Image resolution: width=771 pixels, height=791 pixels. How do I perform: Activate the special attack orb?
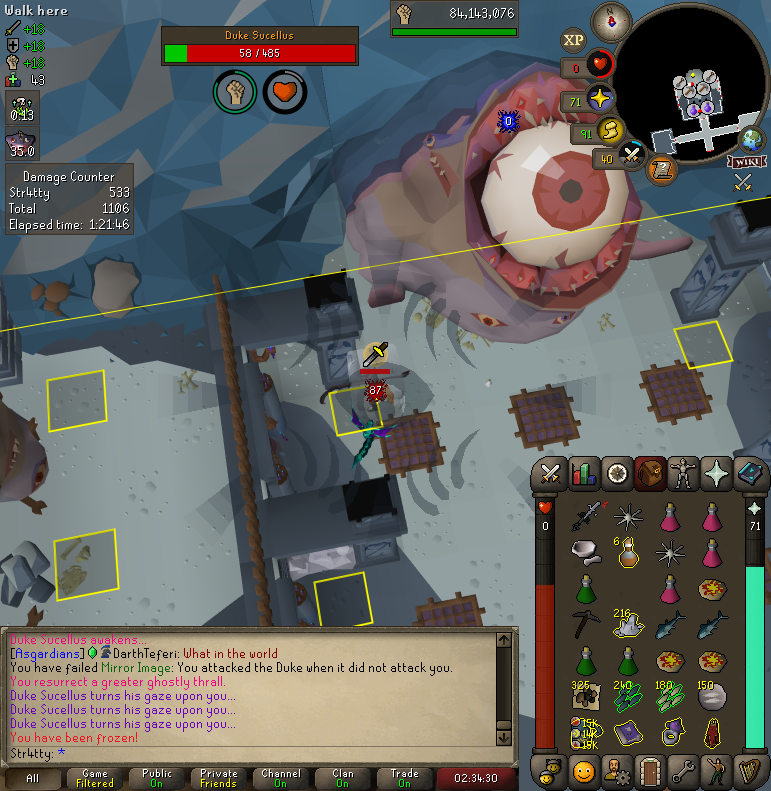(632, 155)
